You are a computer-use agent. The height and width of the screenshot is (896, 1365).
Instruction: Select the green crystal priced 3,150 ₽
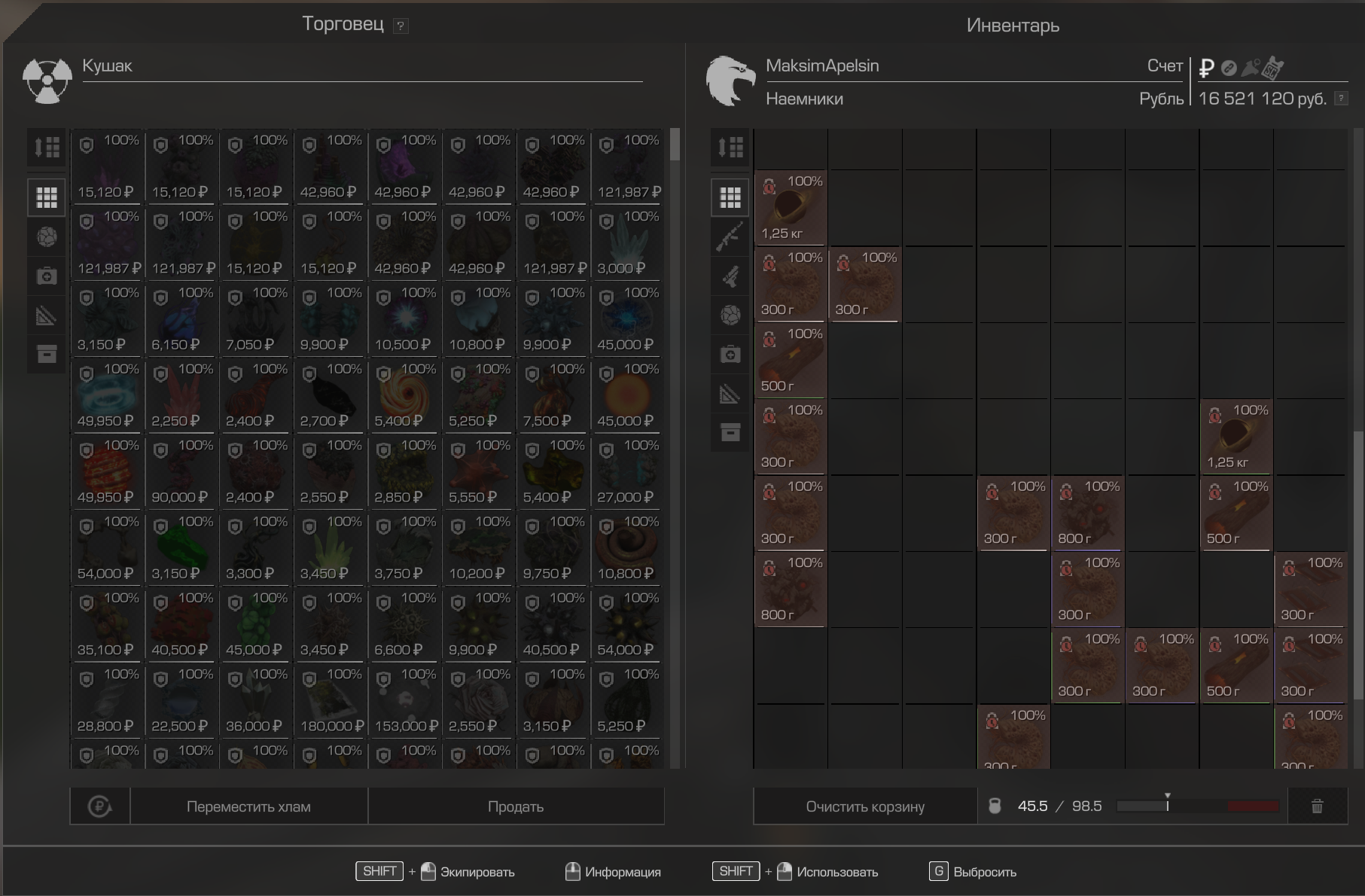click(x=182, y=549)
